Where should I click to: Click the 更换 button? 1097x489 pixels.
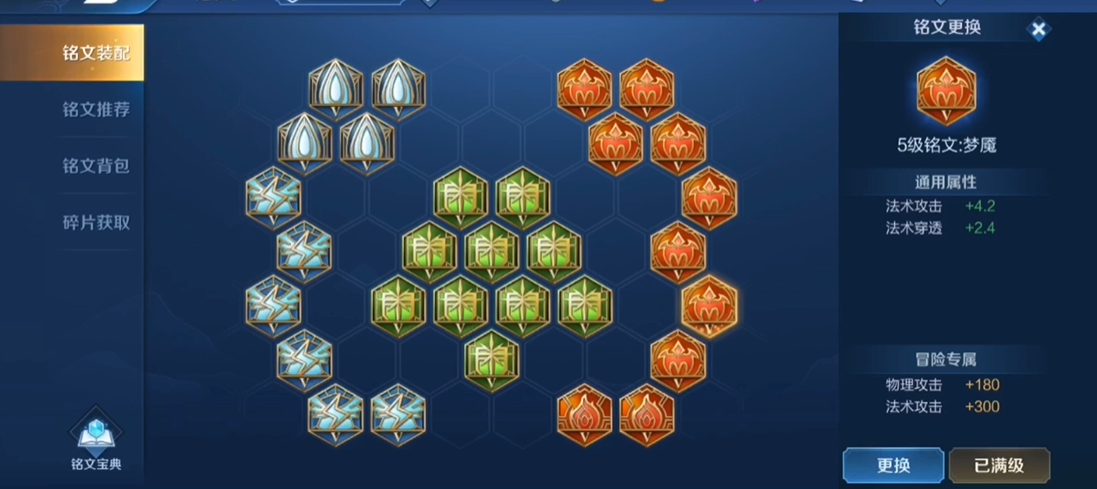893,465
